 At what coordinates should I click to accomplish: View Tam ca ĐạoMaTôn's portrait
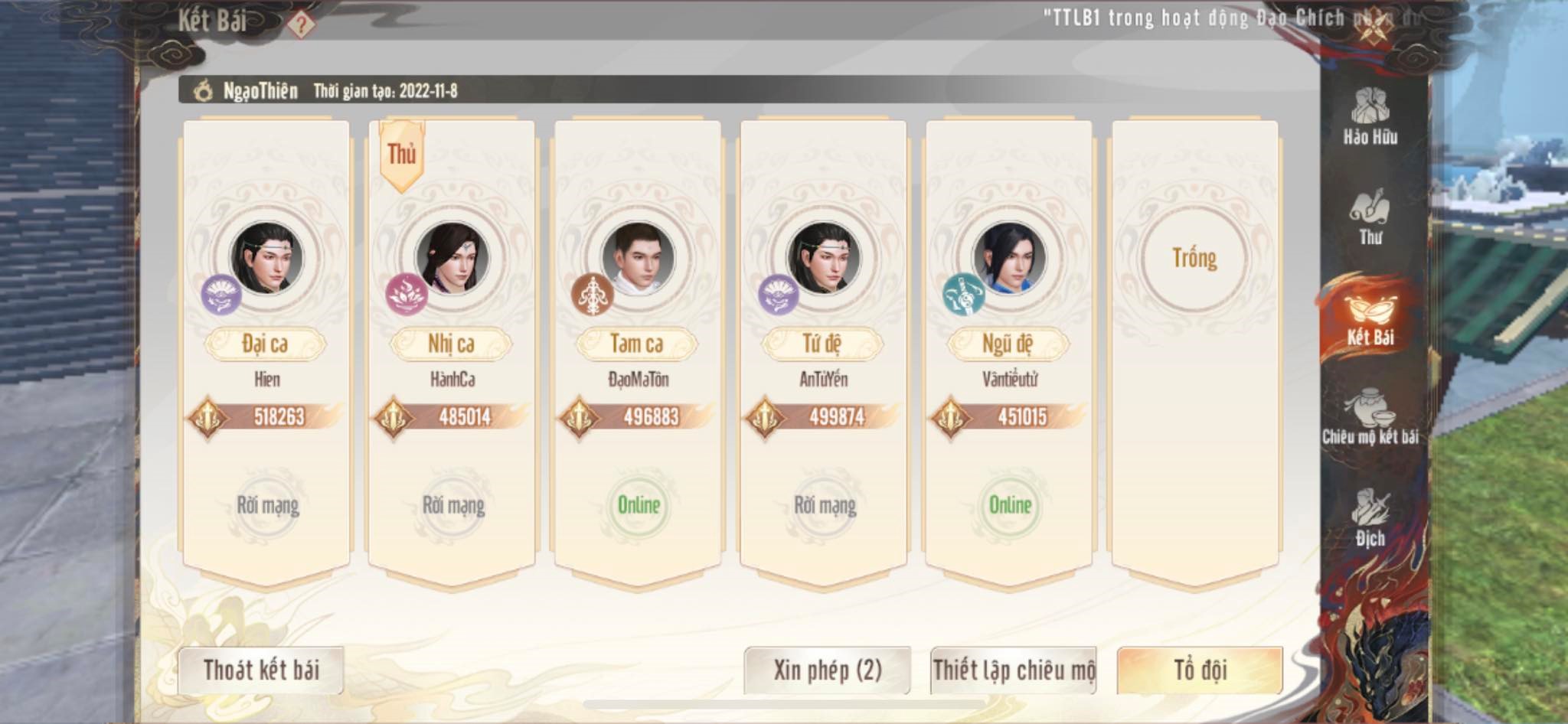[638, 258]
